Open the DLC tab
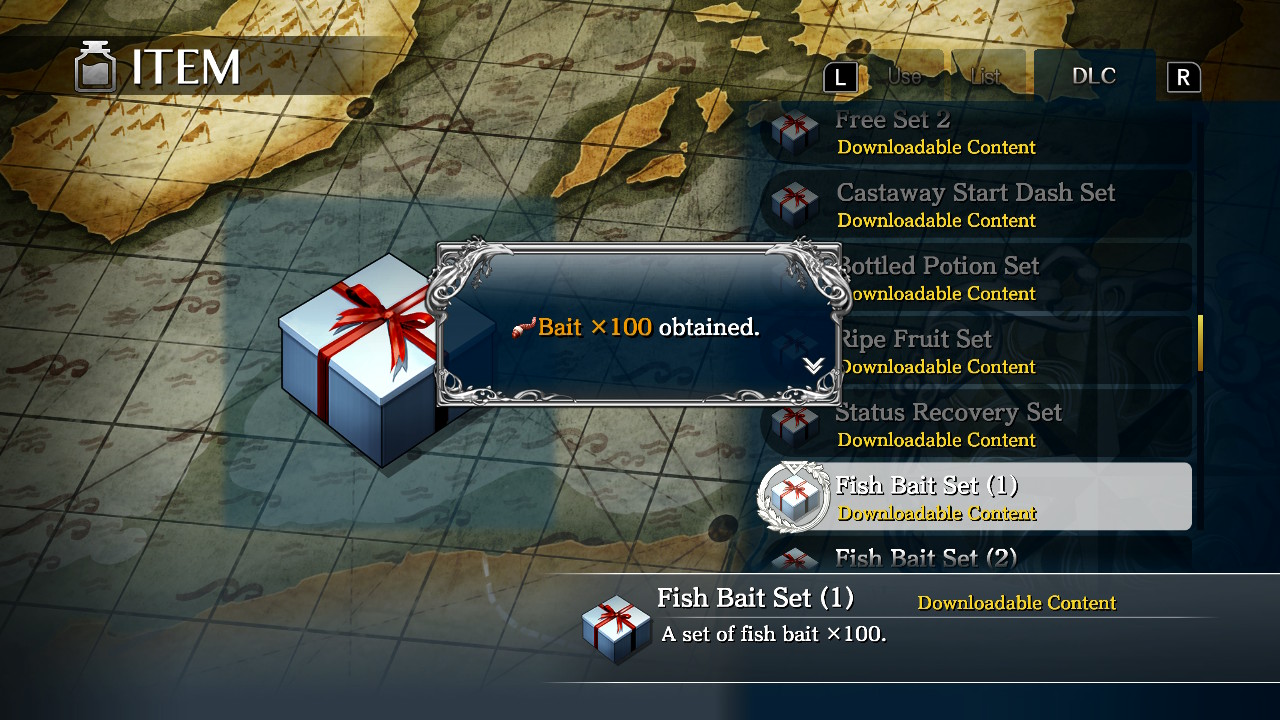This screenshot has height=720, width=1280. pyautogui.click(x=1095, y=75)
